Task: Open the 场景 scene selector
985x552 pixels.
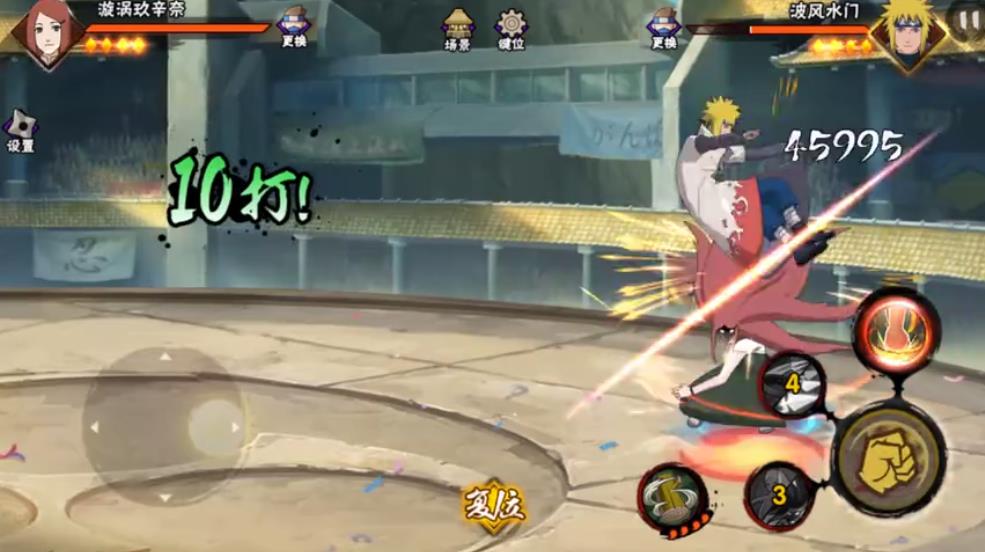Action: click(458, 28)
